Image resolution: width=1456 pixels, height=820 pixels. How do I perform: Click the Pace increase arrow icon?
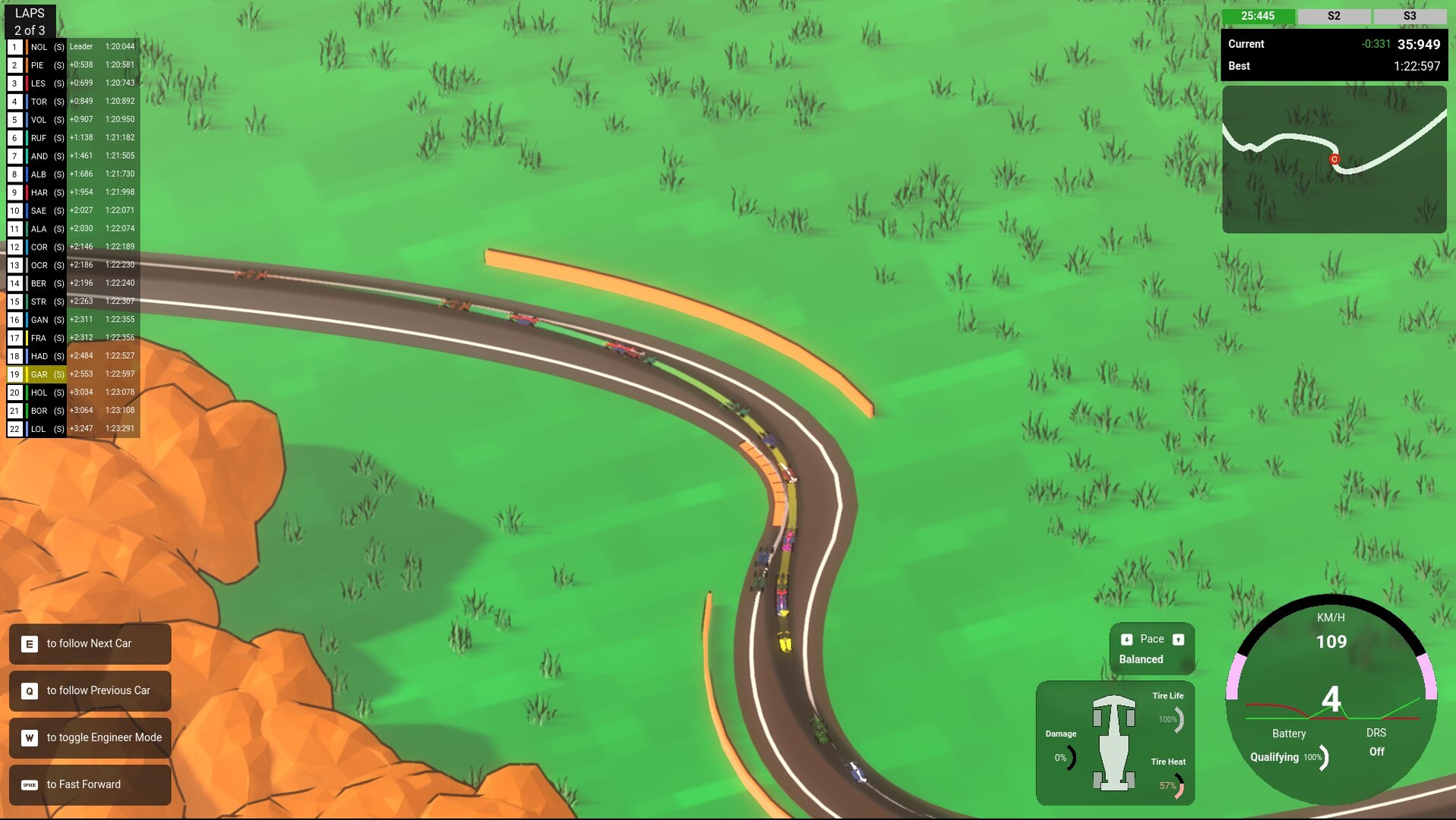point(1179,639)
